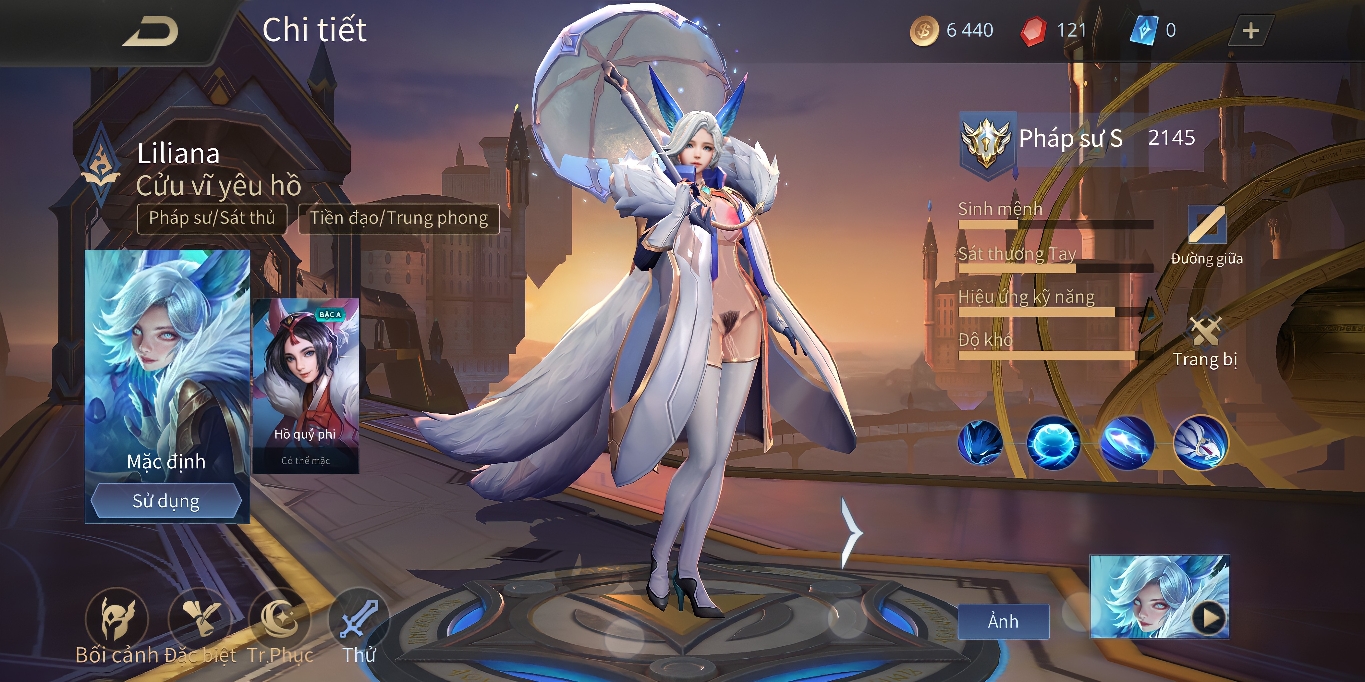Open the Bối cảnh story icon

(116, 620)
